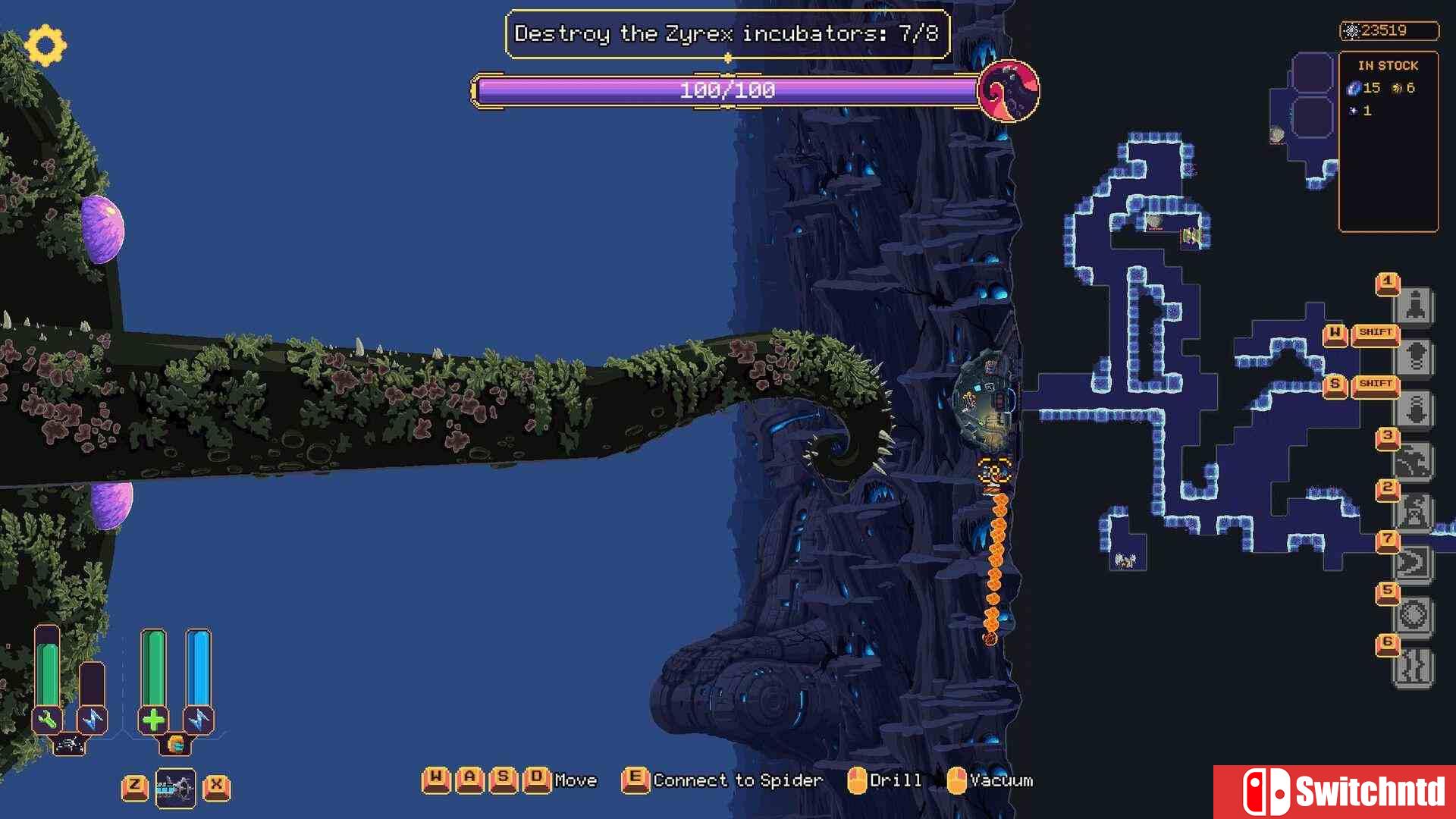1456x819 pixels.
Task: Open settings with the yellow gear icon
Action: point(45,45)
